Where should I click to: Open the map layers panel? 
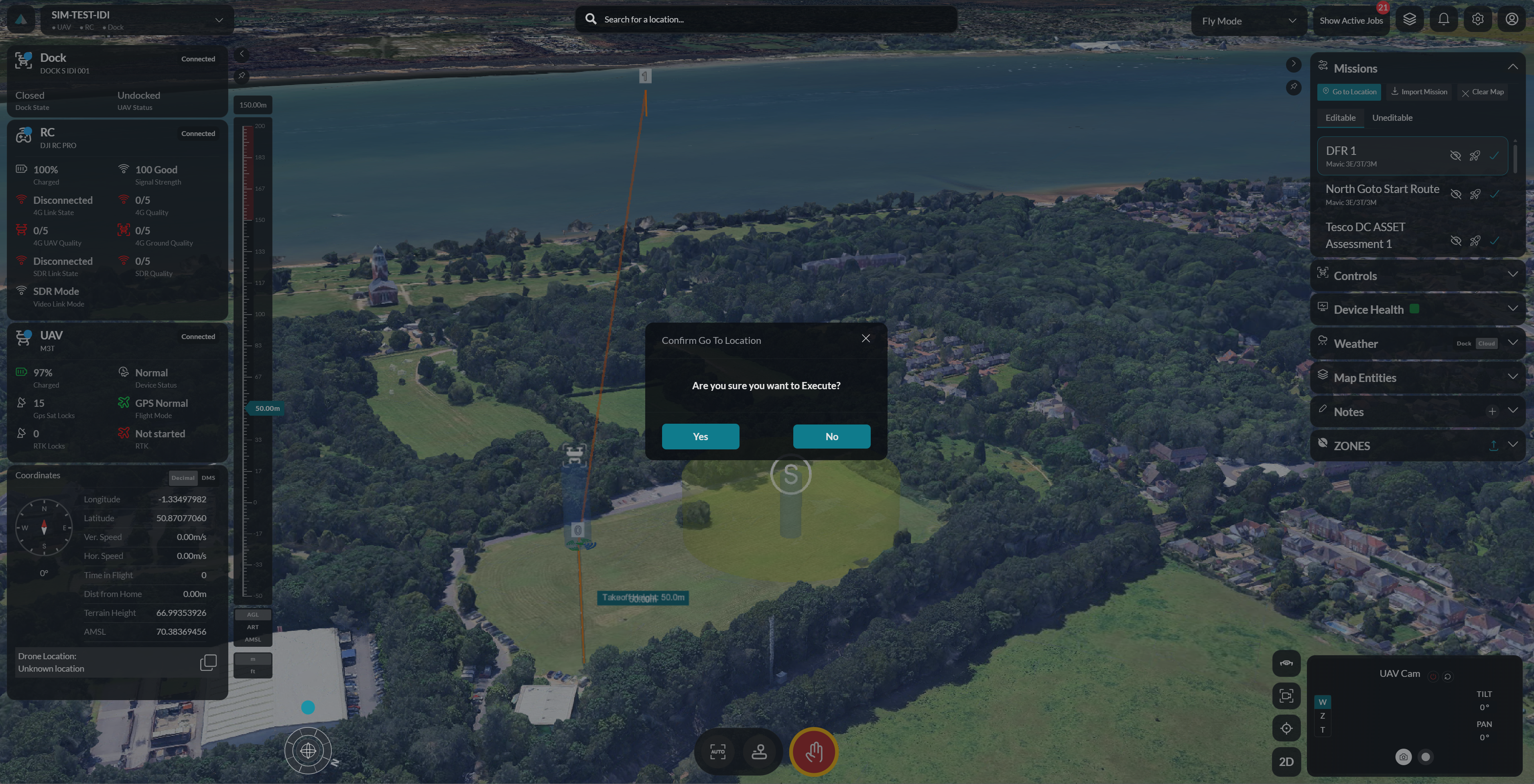[1409, 18]
